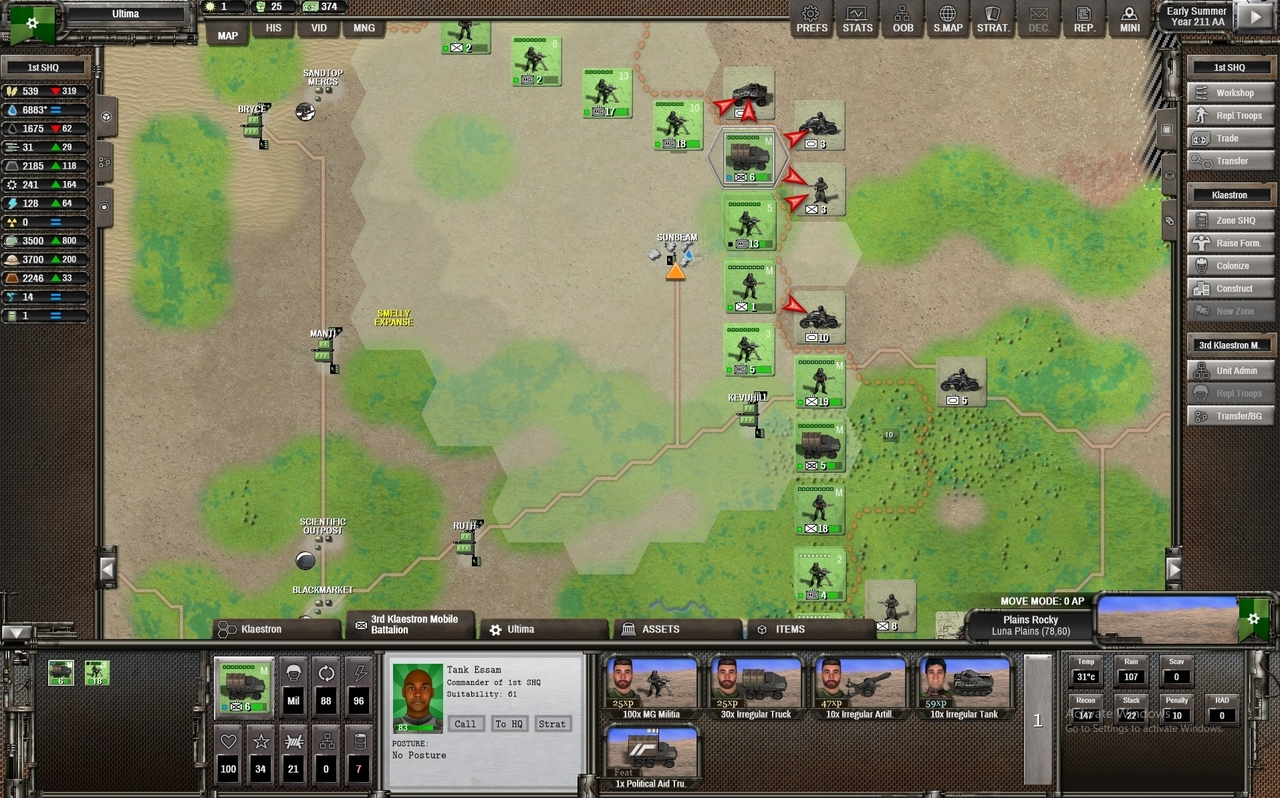The width and height of the screenshot is (1280, 798).
Task: Open the STATS screen
Action: (857, 19)
